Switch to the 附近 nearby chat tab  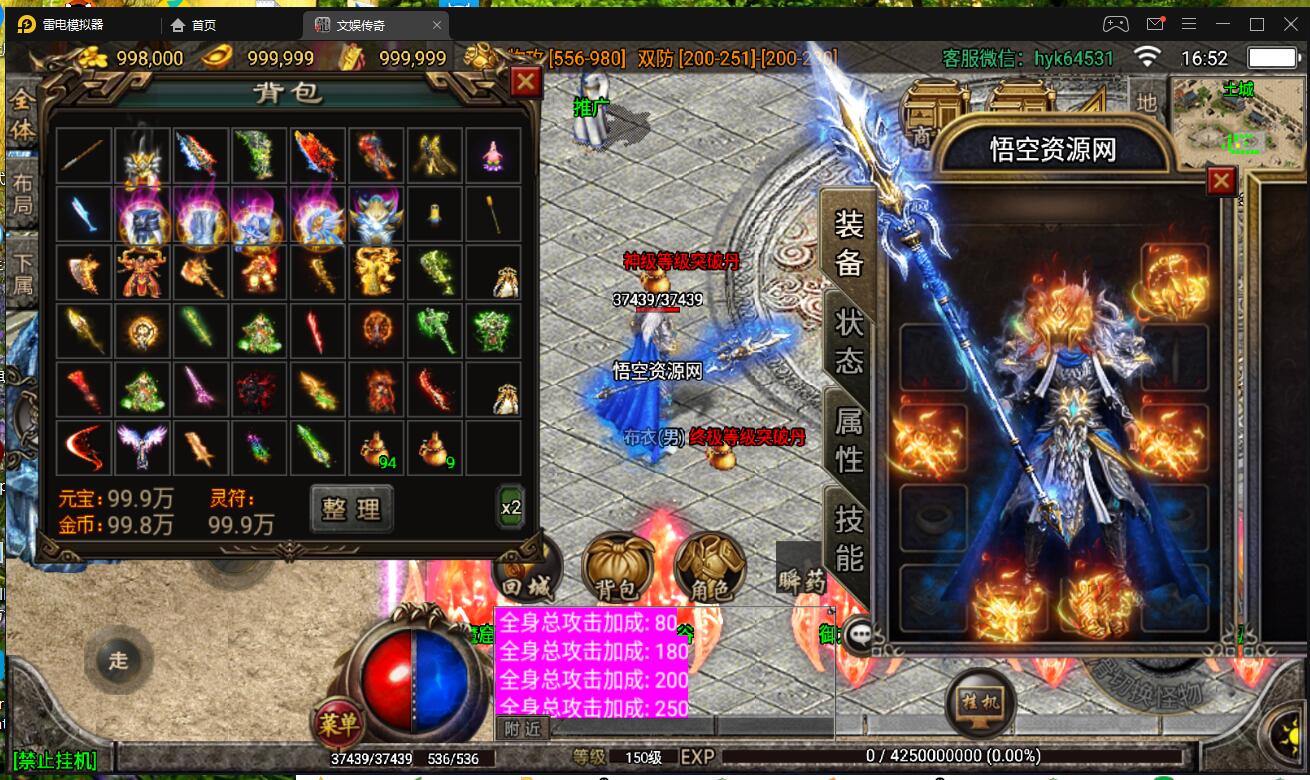[522, 729]
